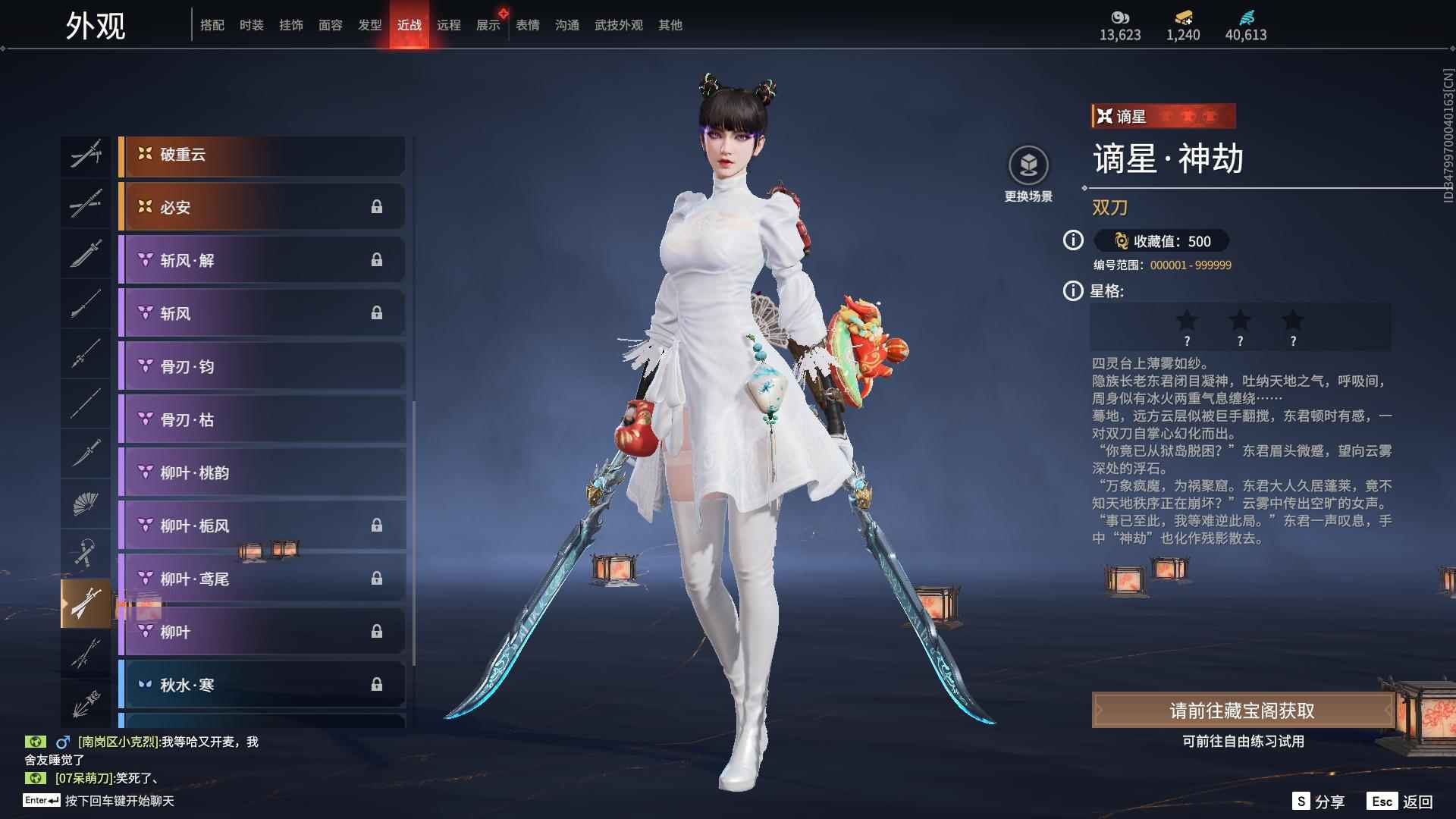Pick the 骨刃·钩 skin
The image size is (1456, 819).
point(262,366)
